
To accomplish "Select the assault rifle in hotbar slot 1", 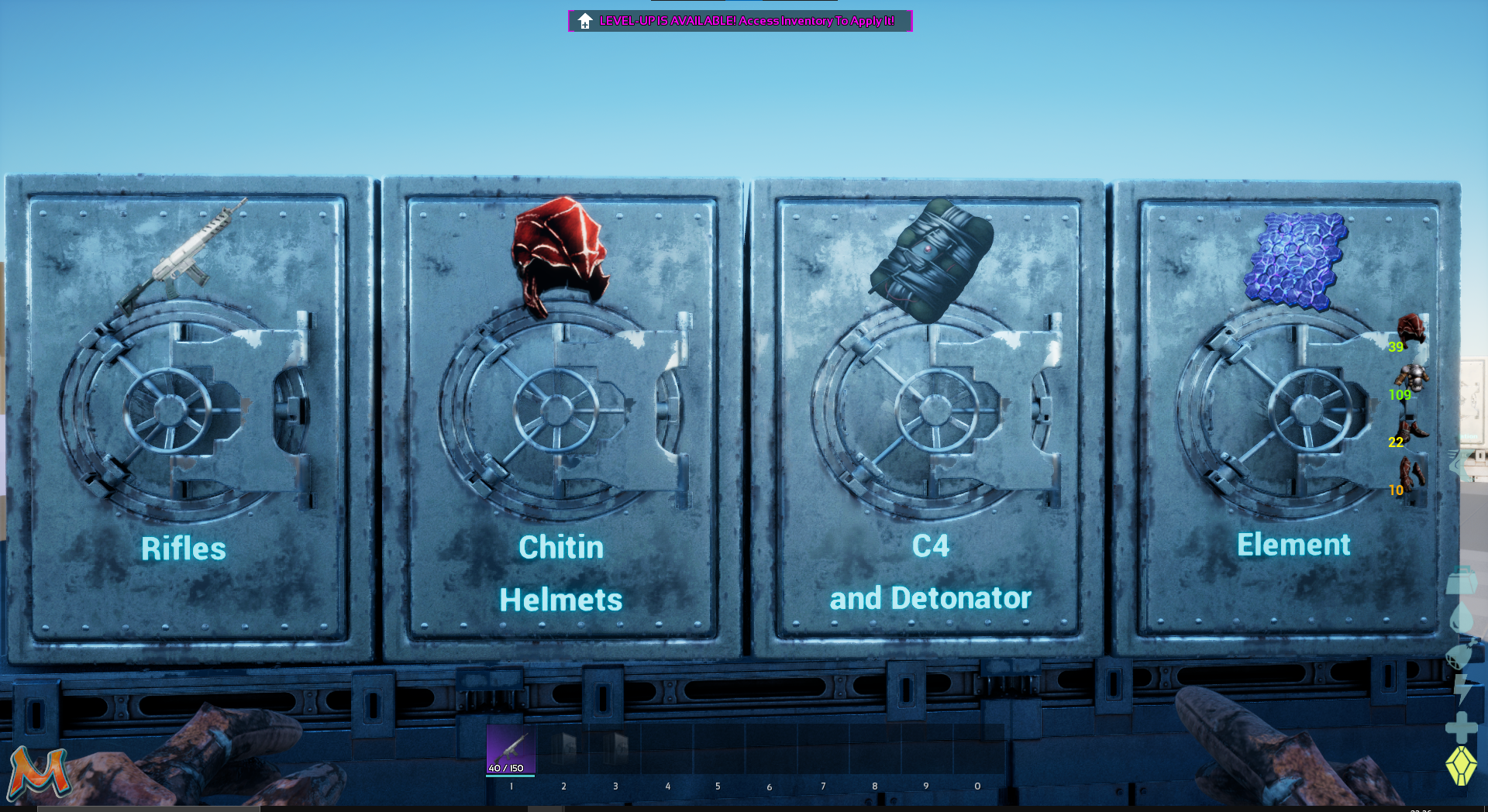I will pyautogui.click(x=510, y=748).
